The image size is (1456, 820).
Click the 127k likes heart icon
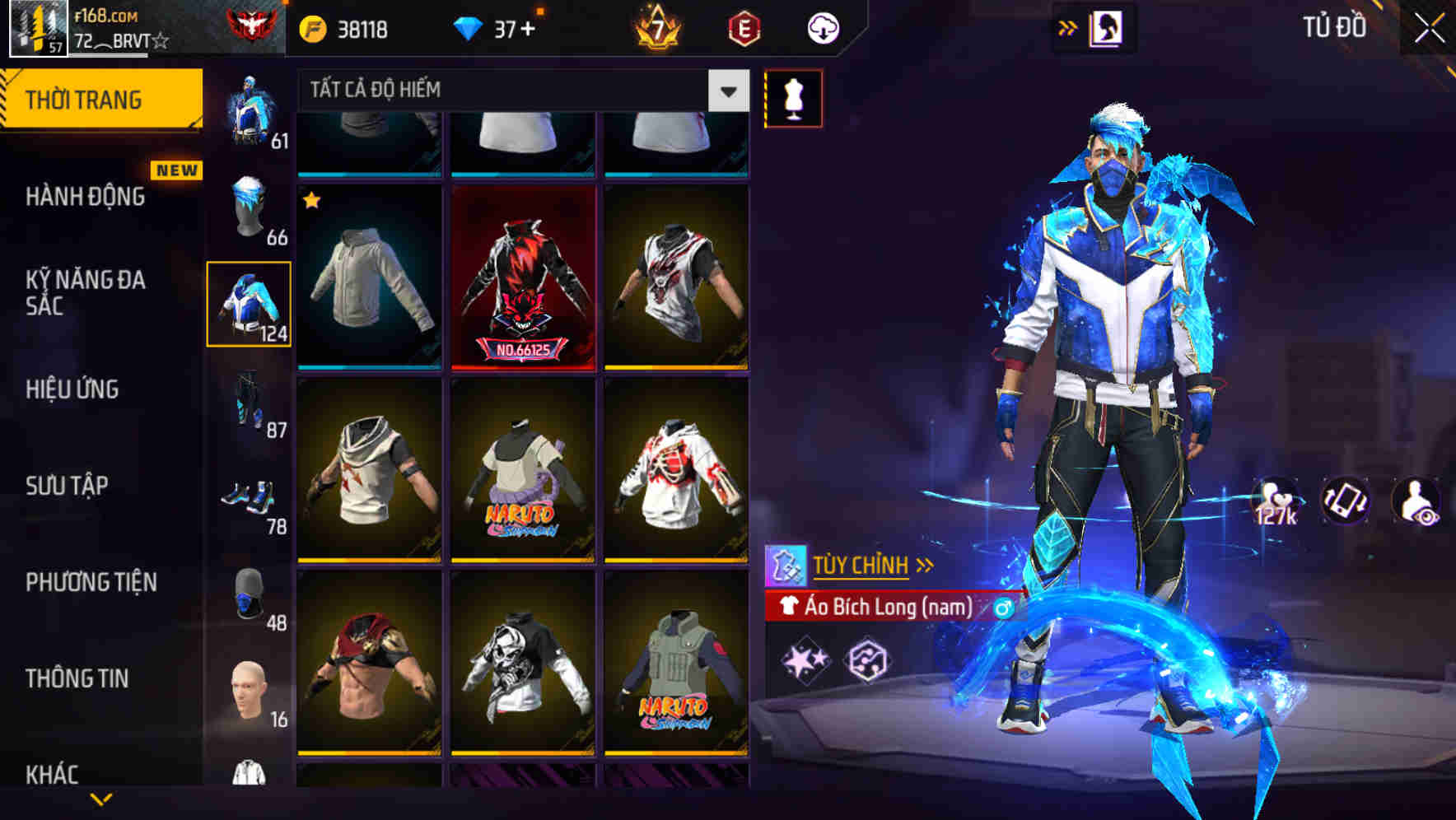[x=1276, y=498]
